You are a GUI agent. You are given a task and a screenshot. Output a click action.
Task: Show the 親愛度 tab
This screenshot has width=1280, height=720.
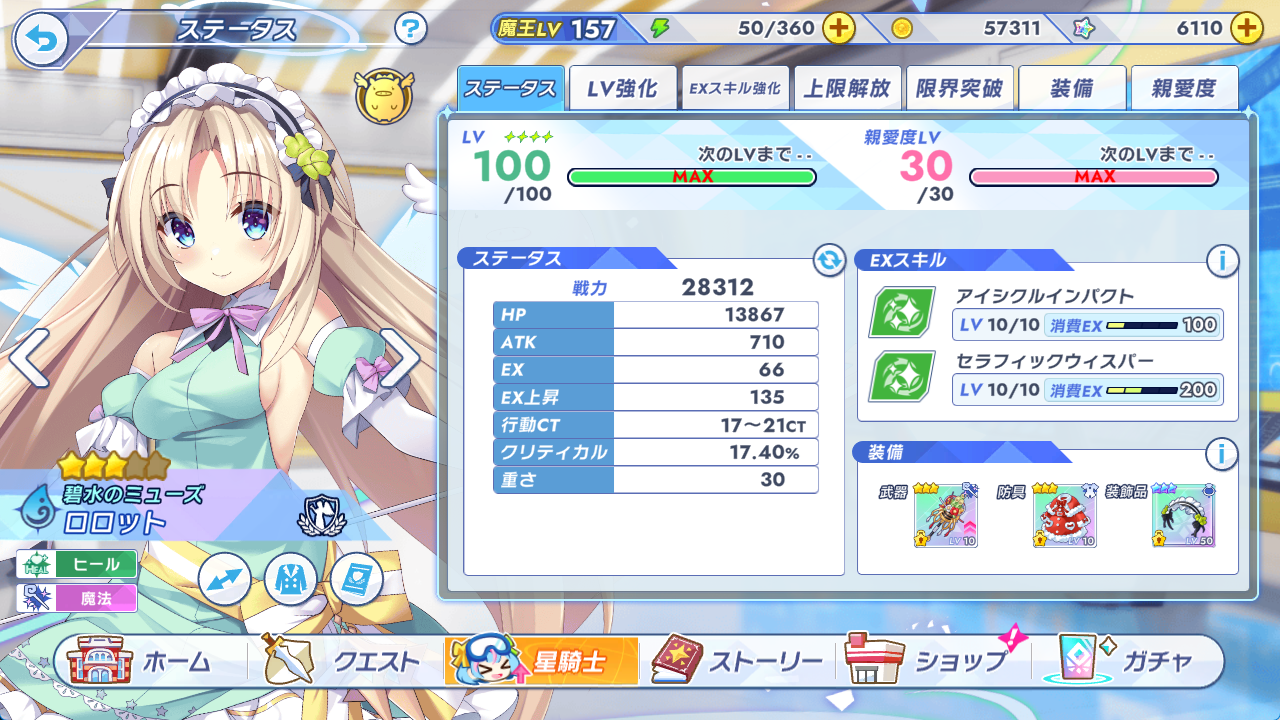(x=1184, y=89)
